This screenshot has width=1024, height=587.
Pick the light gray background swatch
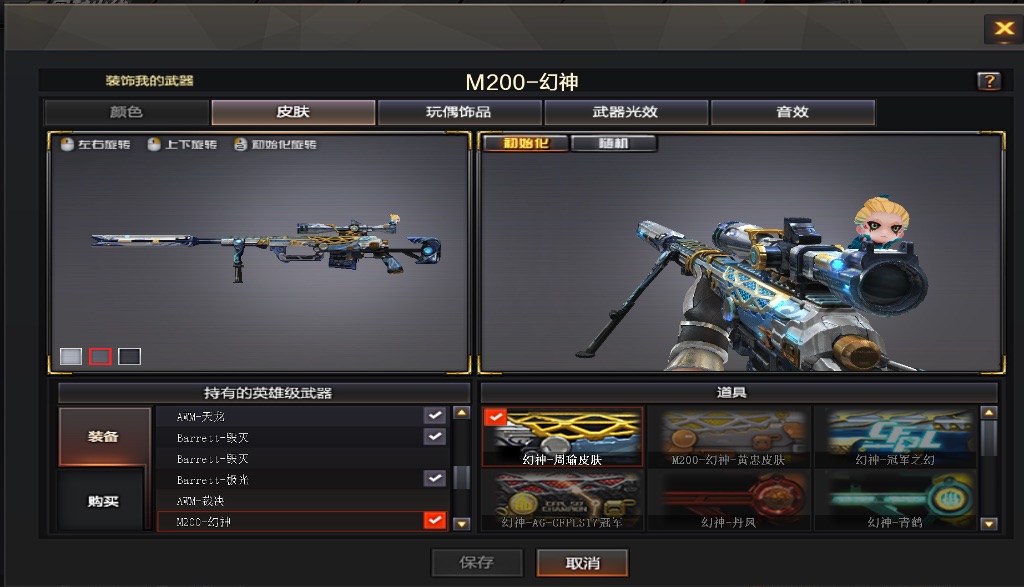point(71,356)
